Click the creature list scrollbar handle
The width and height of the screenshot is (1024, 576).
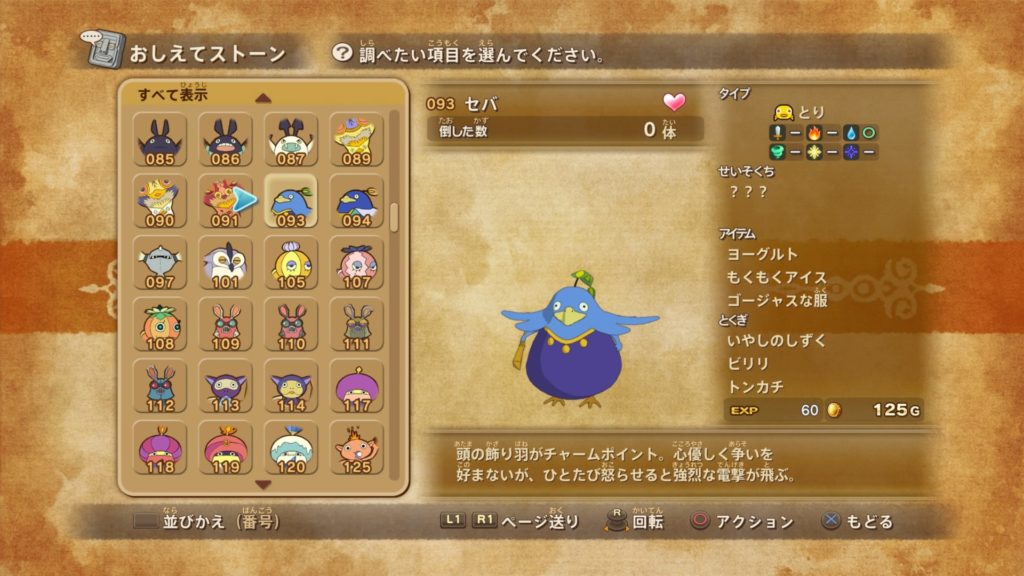394,217
